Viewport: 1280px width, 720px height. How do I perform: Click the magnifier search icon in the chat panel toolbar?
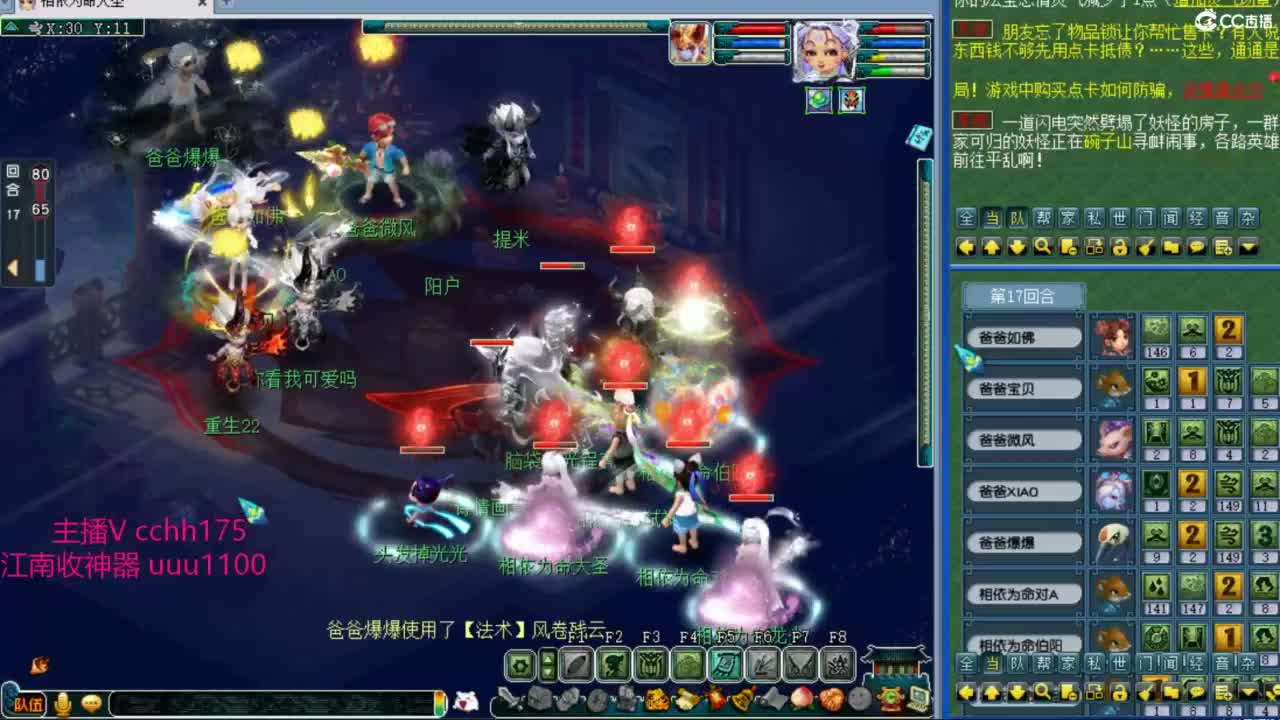[1043, 247]
